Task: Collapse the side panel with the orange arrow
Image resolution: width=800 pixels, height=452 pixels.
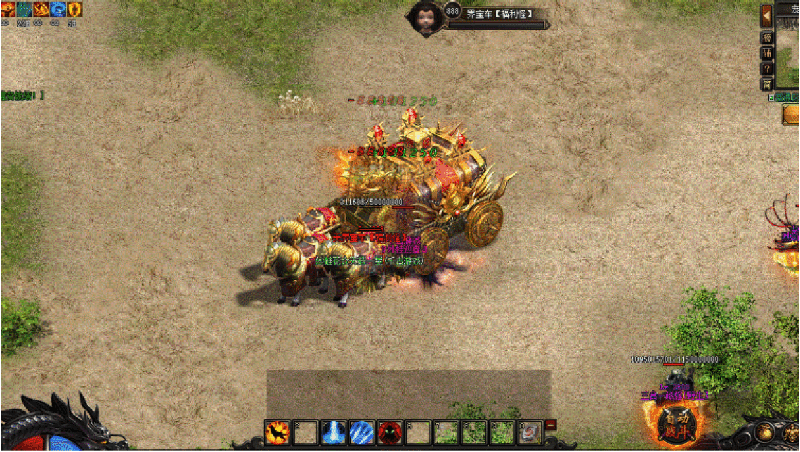Action: 767,15
